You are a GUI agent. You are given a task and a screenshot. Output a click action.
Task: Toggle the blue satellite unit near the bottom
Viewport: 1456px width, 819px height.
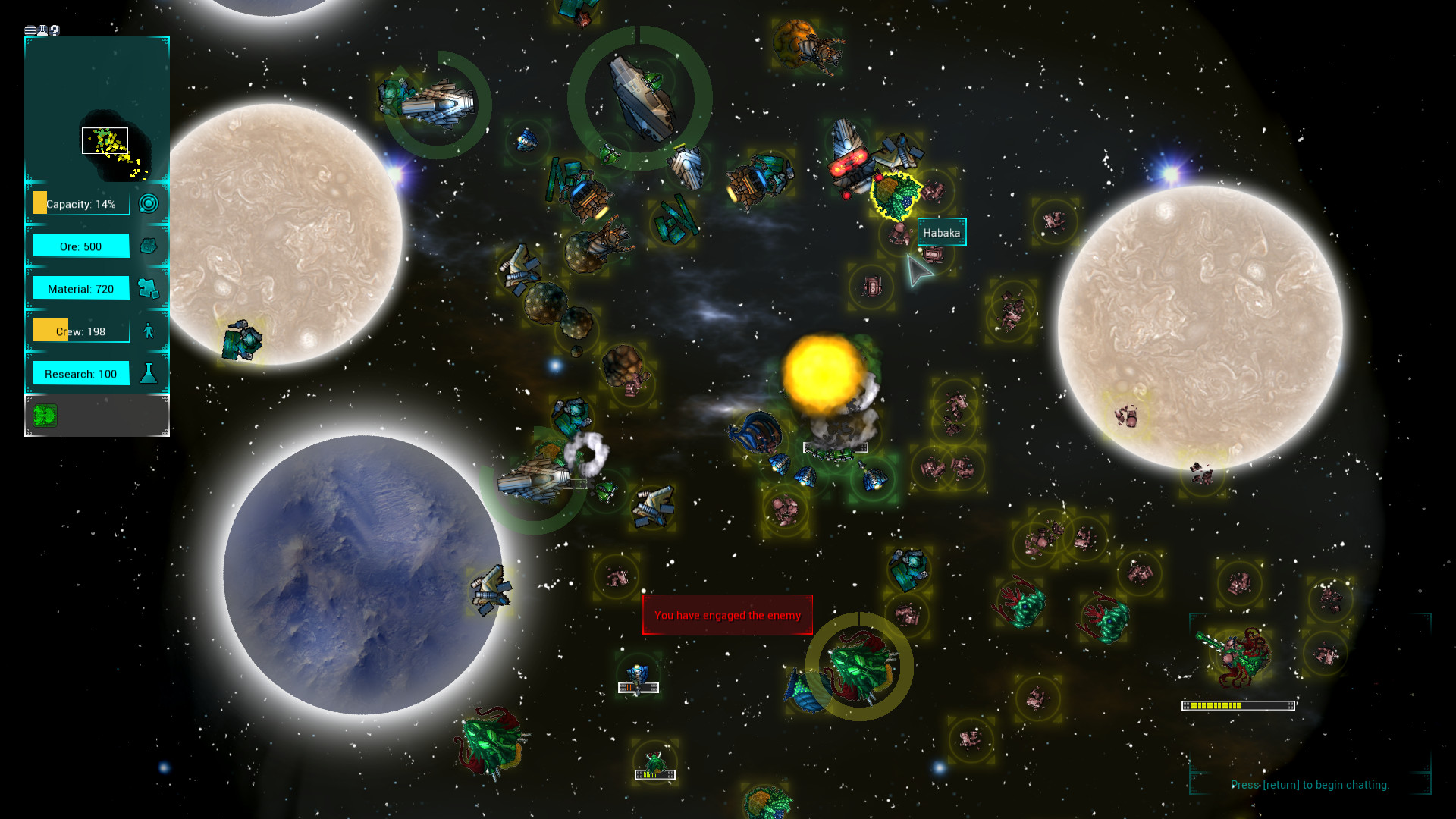tap(639, 673)
